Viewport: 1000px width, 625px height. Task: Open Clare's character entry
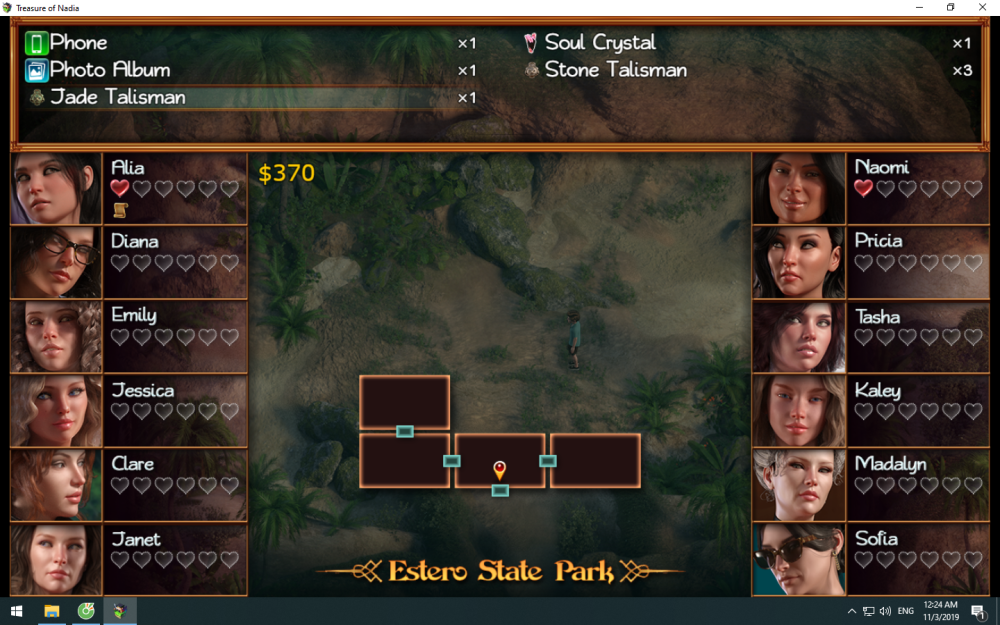(x=56, y=484)
